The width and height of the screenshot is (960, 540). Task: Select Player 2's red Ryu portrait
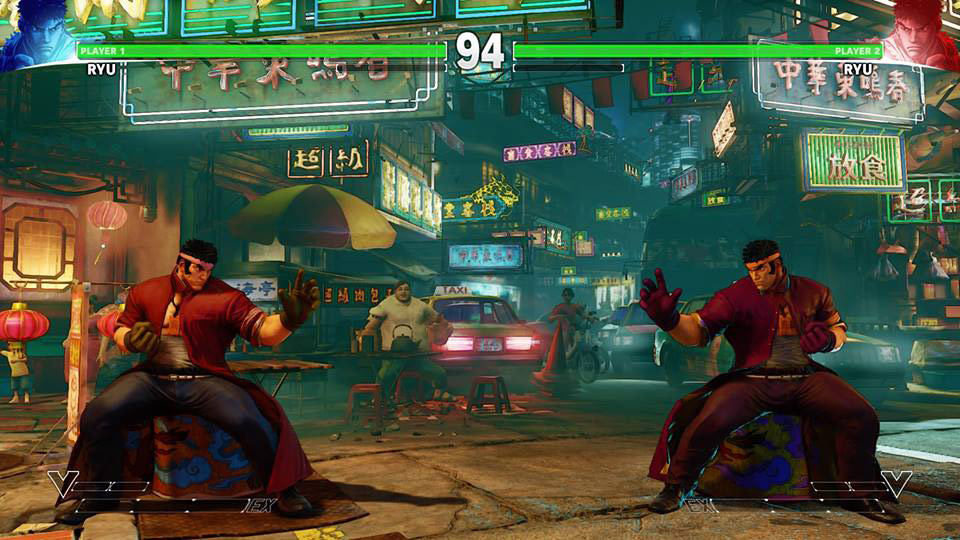point(922,34)
